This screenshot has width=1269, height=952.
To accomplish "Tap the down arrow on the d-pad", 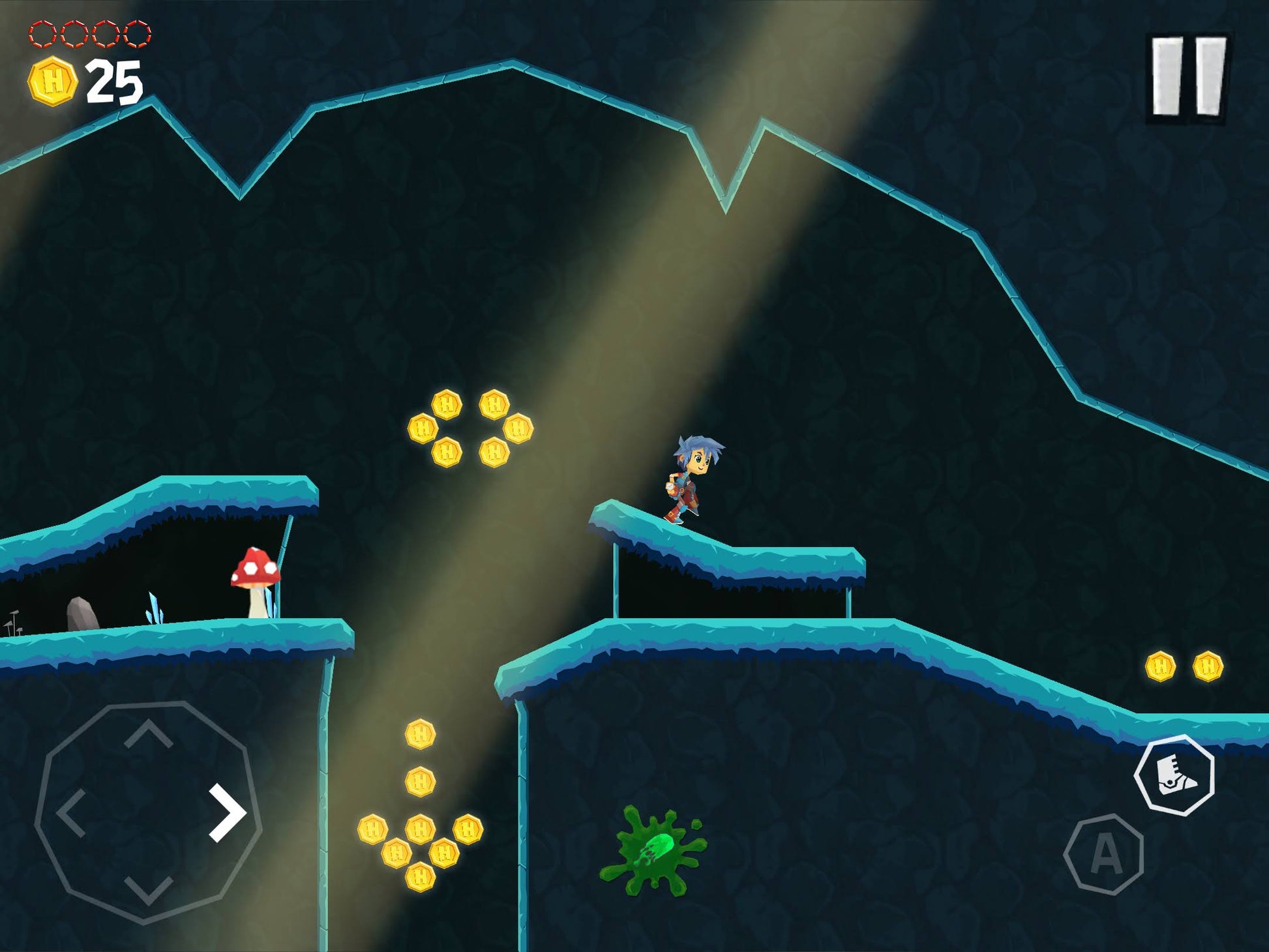I will pos(149,889).
